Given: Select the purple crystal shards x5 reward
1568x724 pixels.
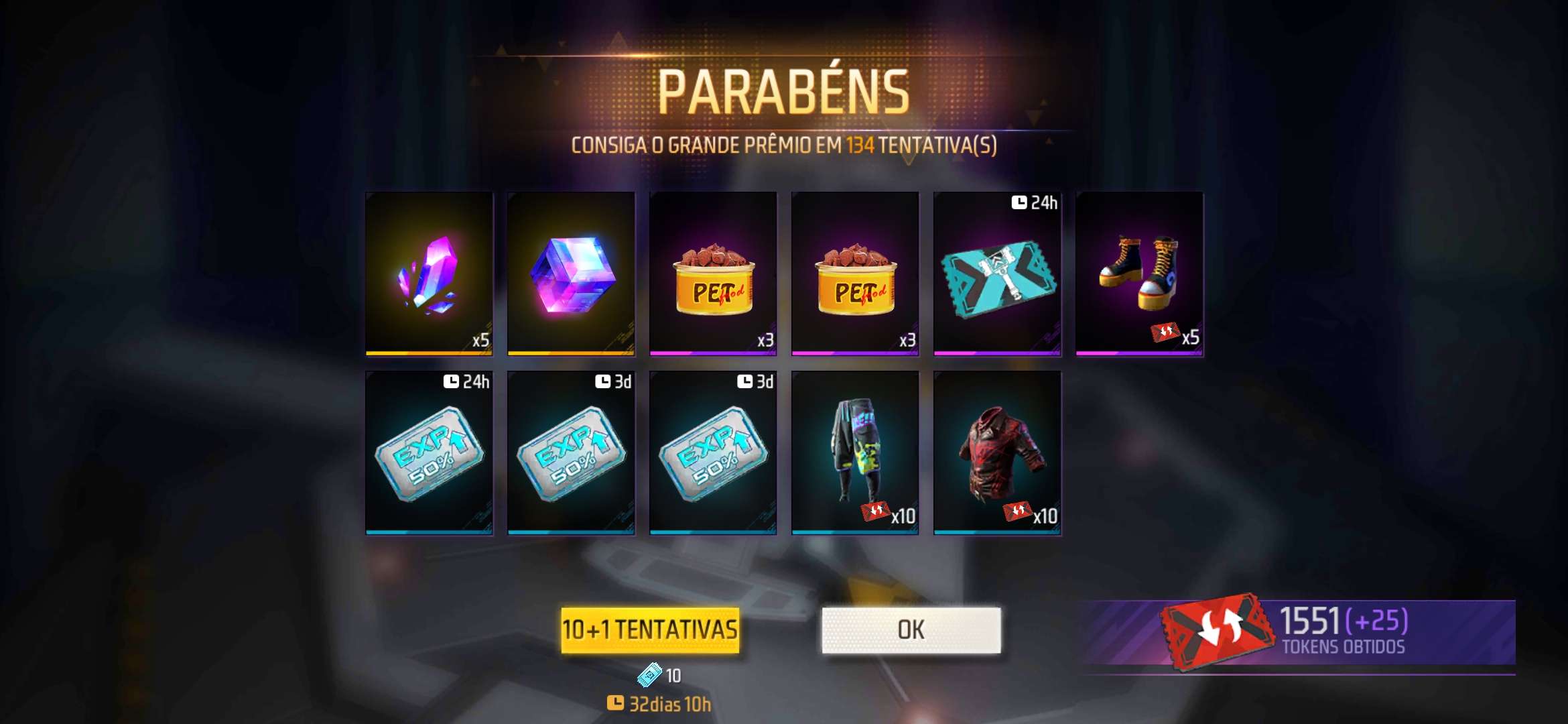Looking at the screenshot, I should coord(429,274).
